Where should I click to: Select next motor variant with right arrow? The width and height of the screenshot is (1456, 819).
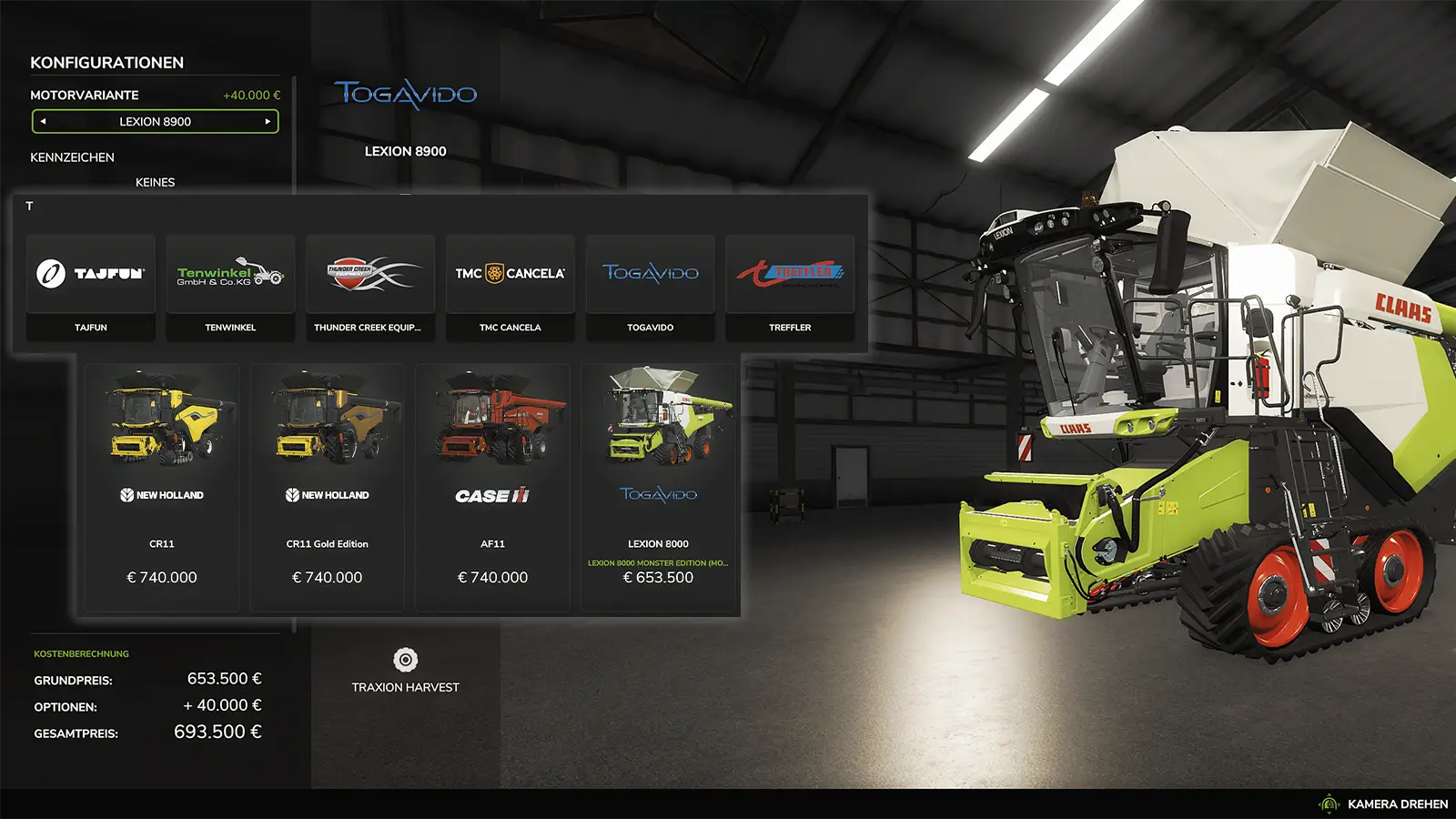pyautogui.click(x=268, y=121)
